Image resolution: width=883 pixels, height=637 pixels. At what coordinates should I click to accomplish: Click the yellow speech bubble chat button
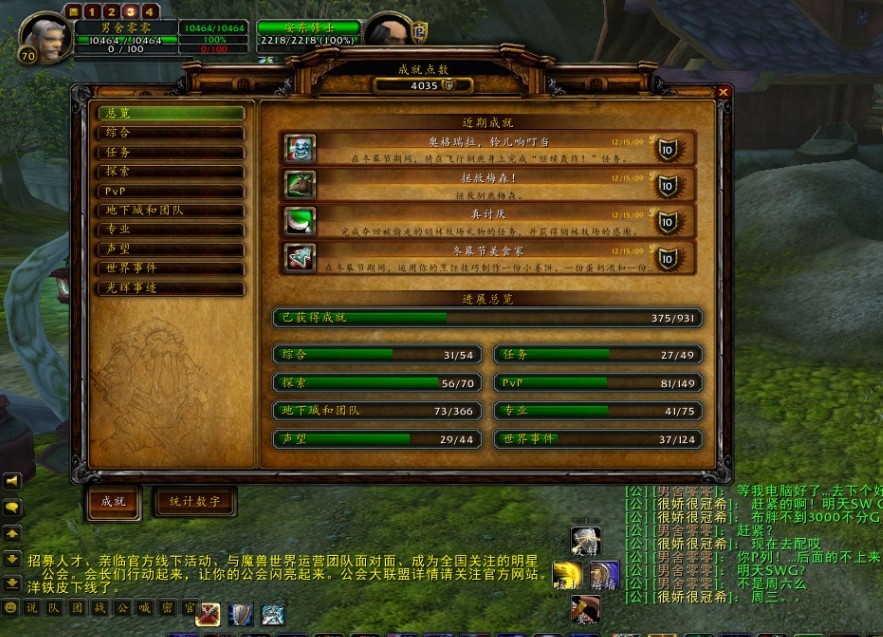pos(13,507)
